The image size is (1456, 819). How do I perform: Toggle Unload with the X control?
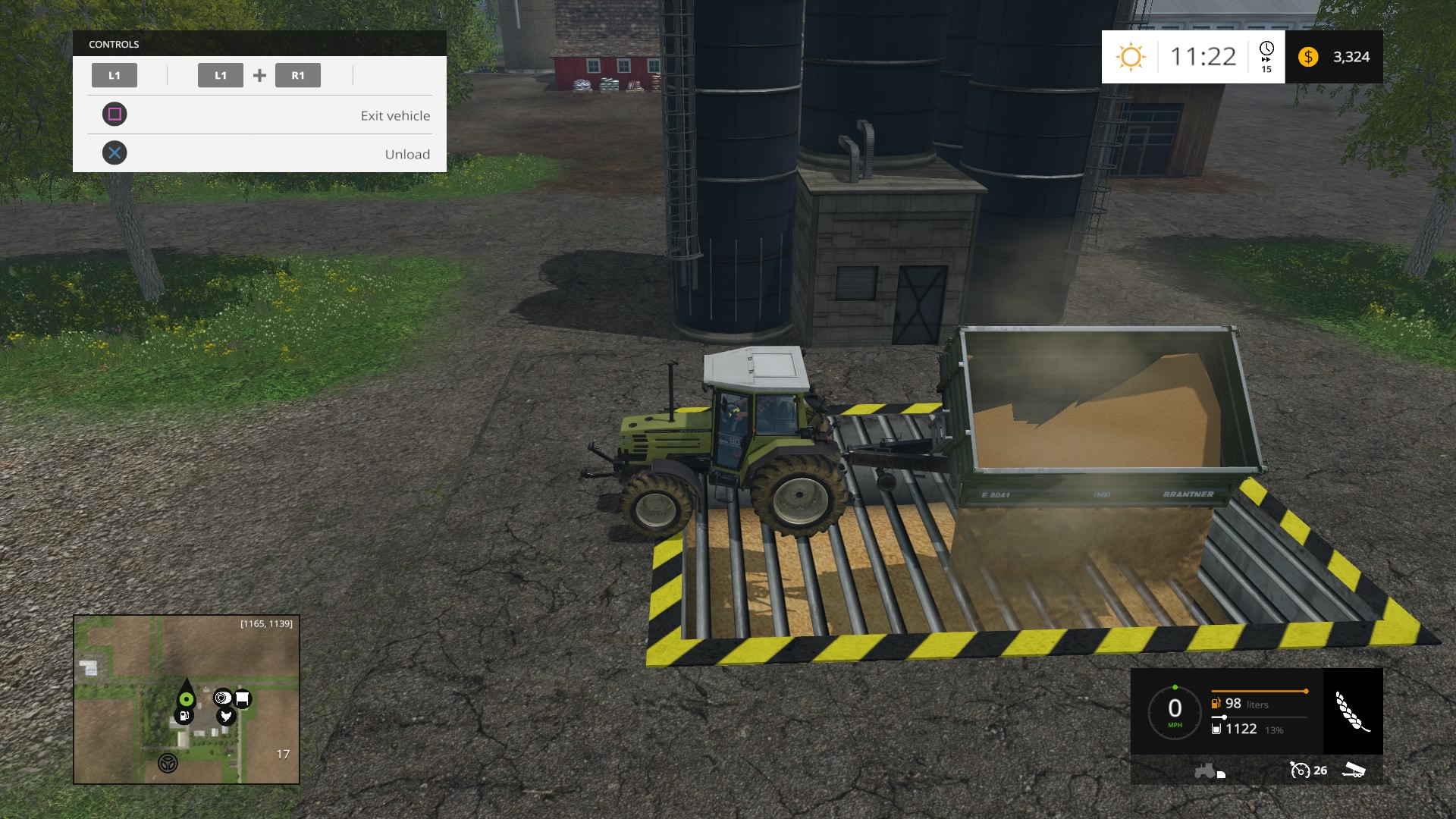point(115,152)
